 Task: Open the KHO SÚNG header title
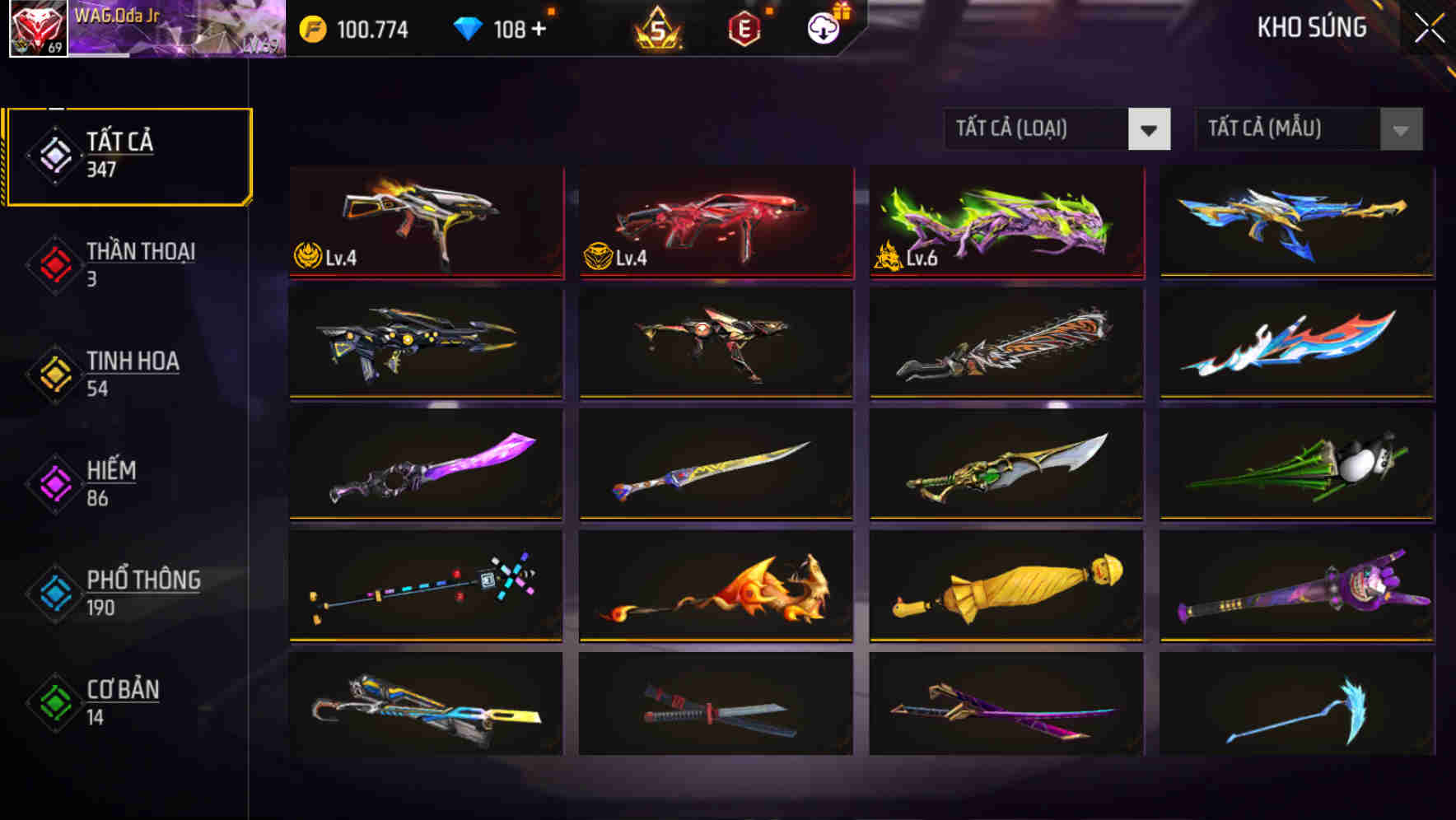click(1313, 28)
